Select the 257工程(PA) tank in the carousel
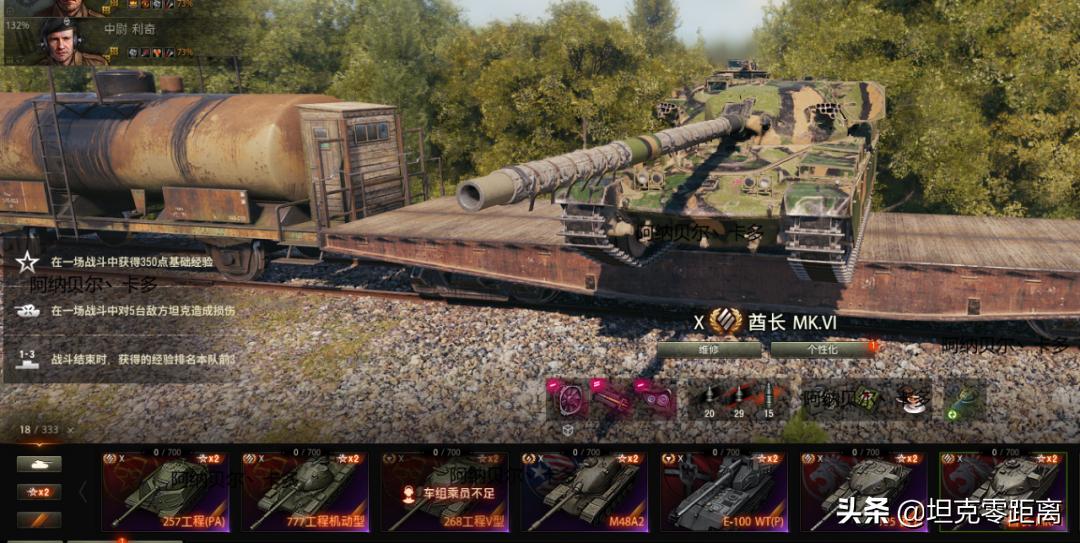Screen dimensions: 1080x543 (x=165, y=492)
